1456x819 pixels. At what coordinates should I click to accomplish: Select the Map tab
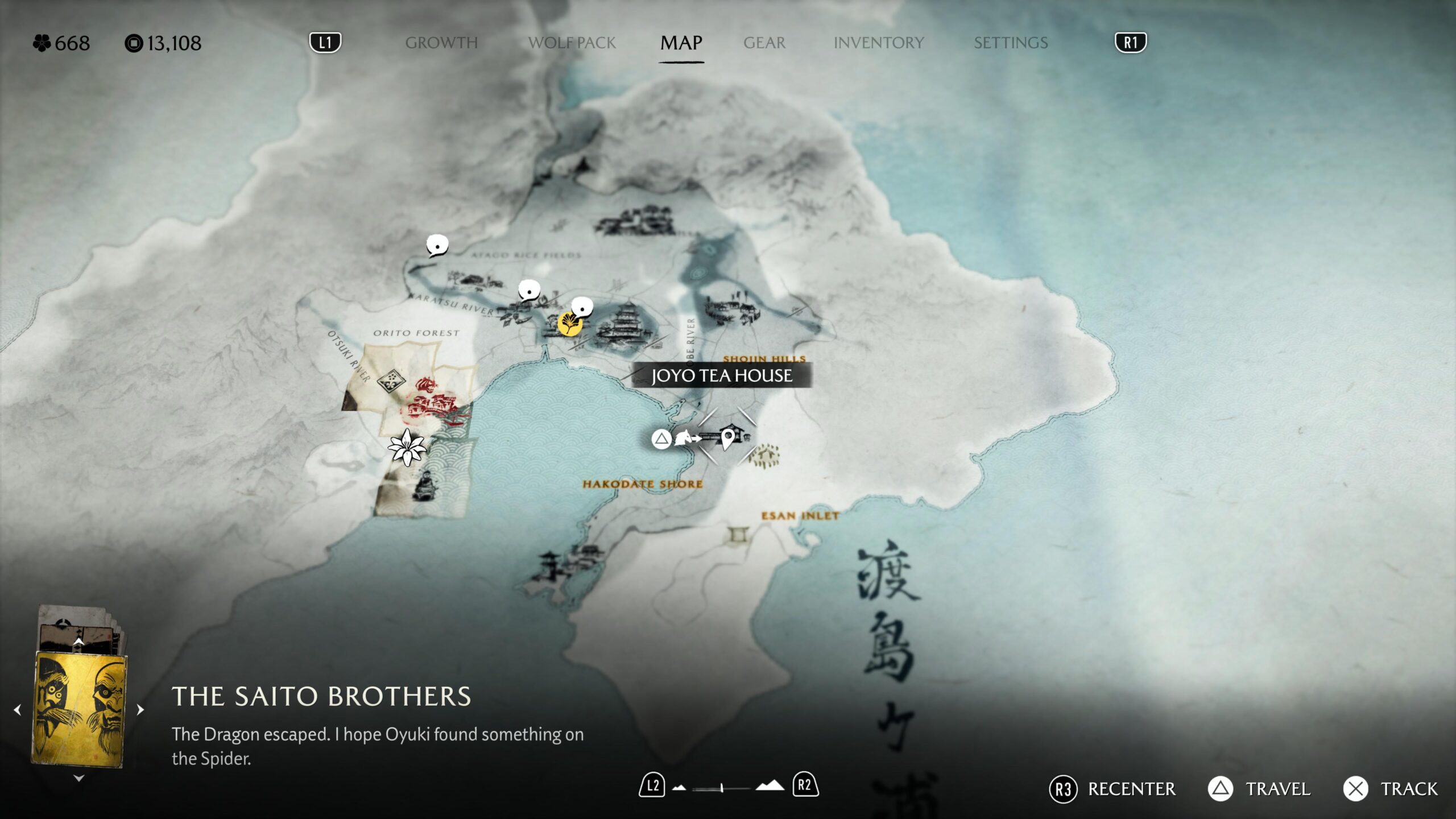coord(681,43)
